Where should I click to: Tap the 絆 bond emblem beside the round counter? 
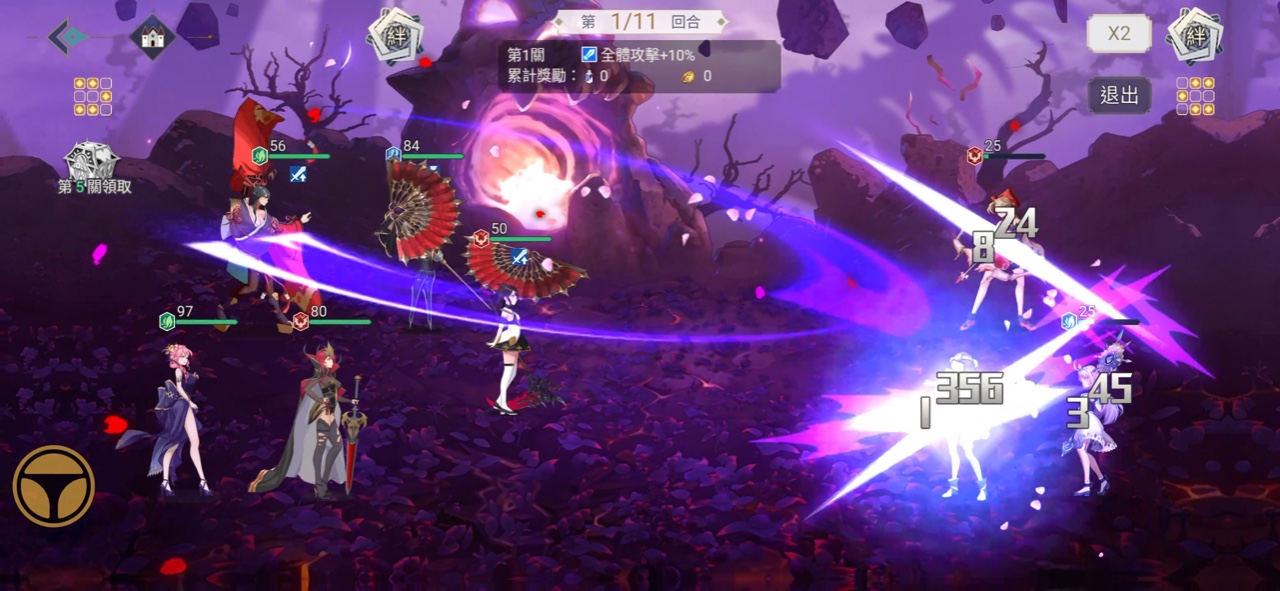[396, 37]
